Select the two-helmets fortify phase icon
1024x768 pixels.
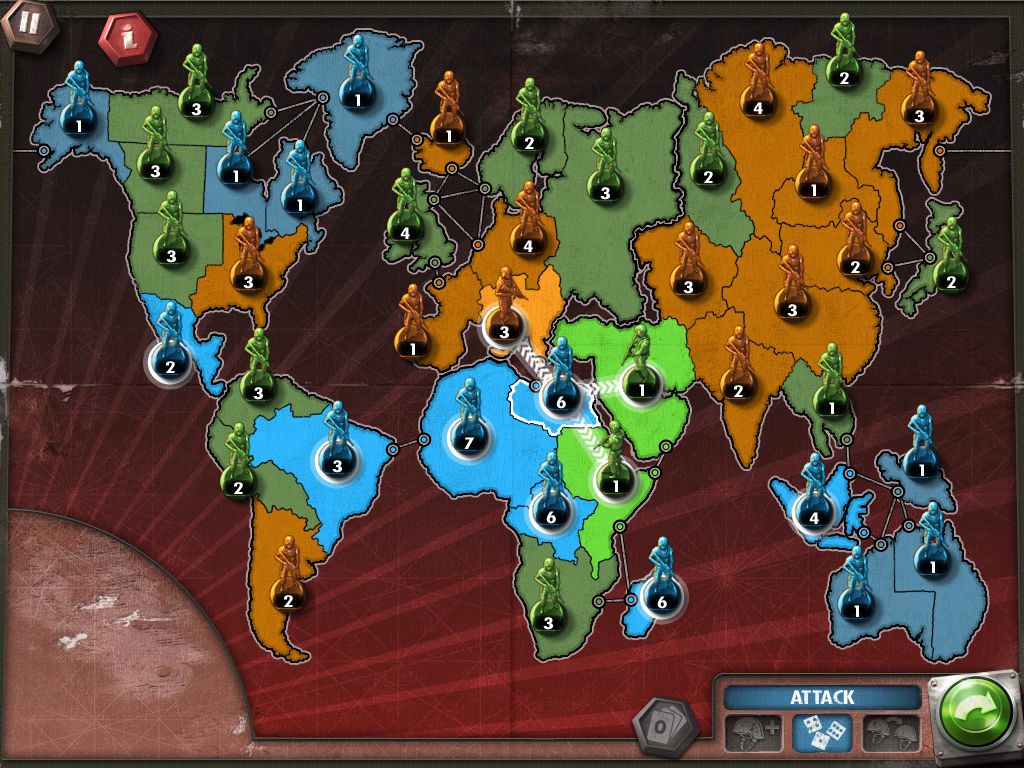pos(890,732)
